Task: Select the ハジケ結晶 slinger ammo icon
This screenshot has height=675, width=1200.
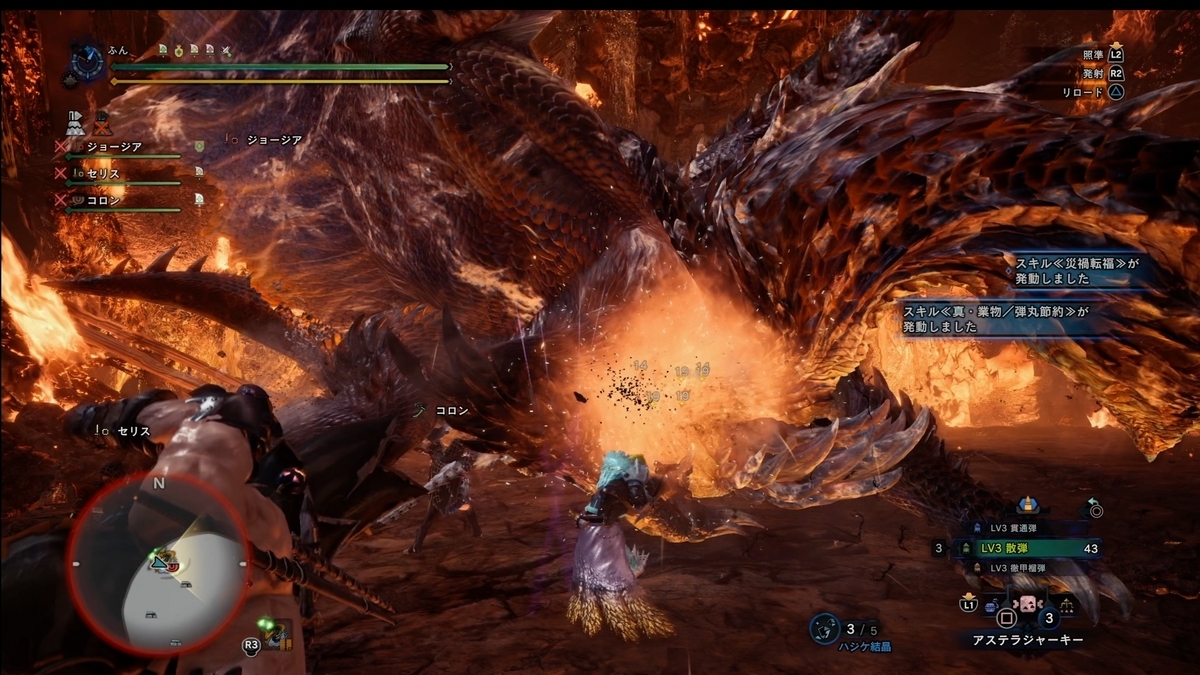Action: [824, 628]
